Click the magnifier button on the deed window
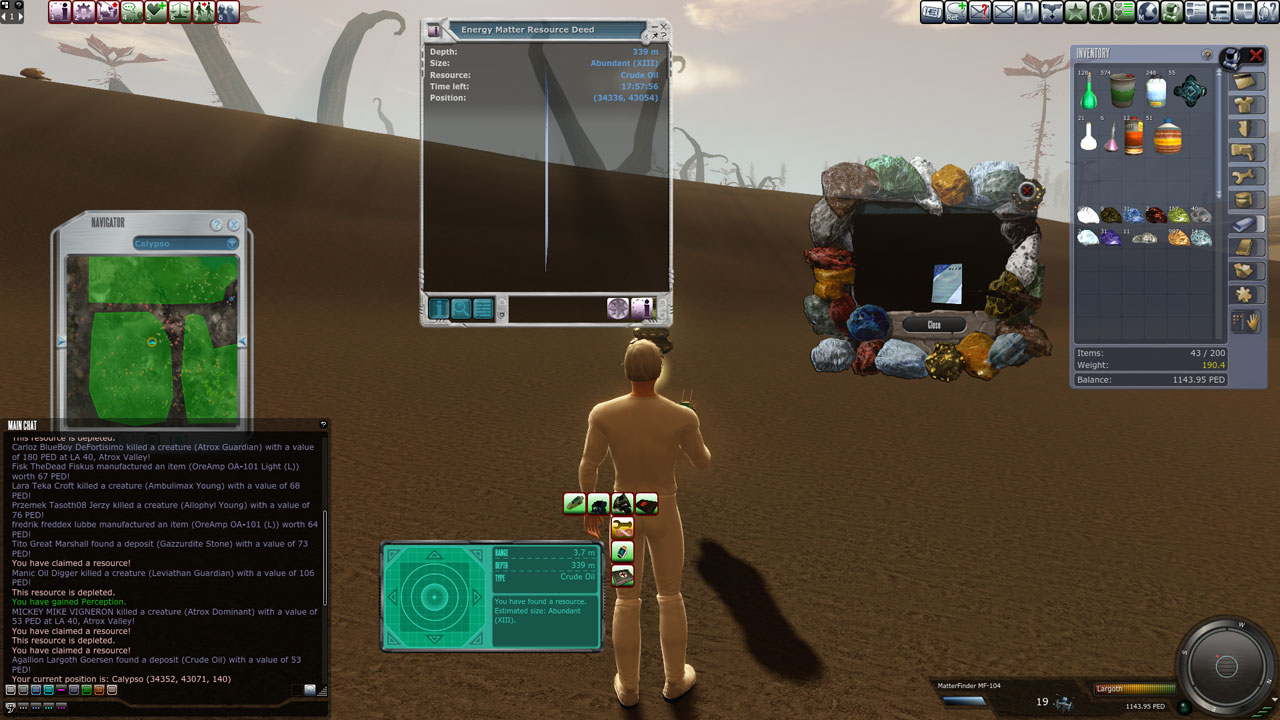1280x720 pixels. click(461, 309)
